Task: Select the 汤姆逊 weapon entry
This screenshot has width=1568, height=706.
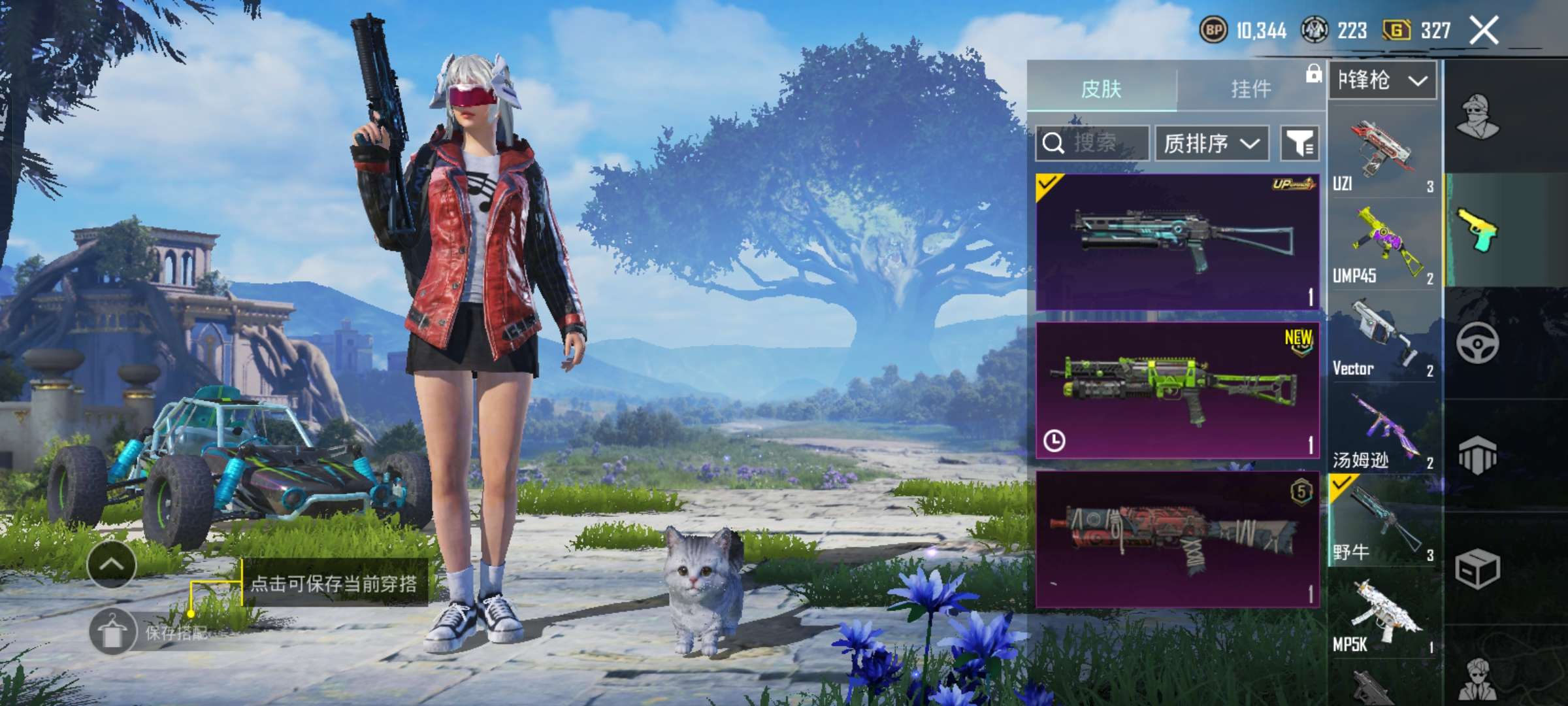Action: (1382, 430)
